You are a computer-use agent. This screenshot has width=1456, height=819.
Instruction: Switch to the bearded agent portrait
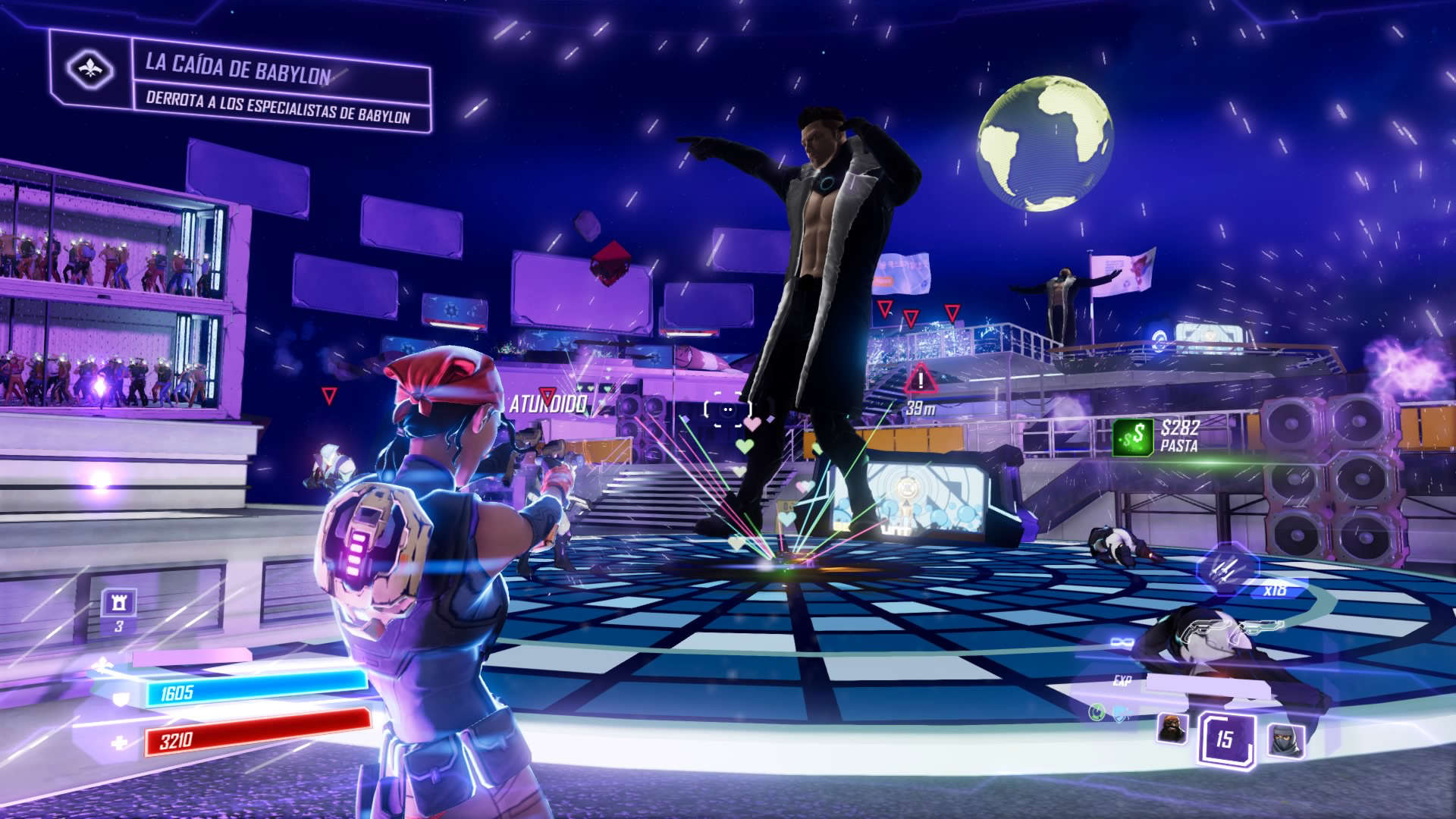point(1172,729)
